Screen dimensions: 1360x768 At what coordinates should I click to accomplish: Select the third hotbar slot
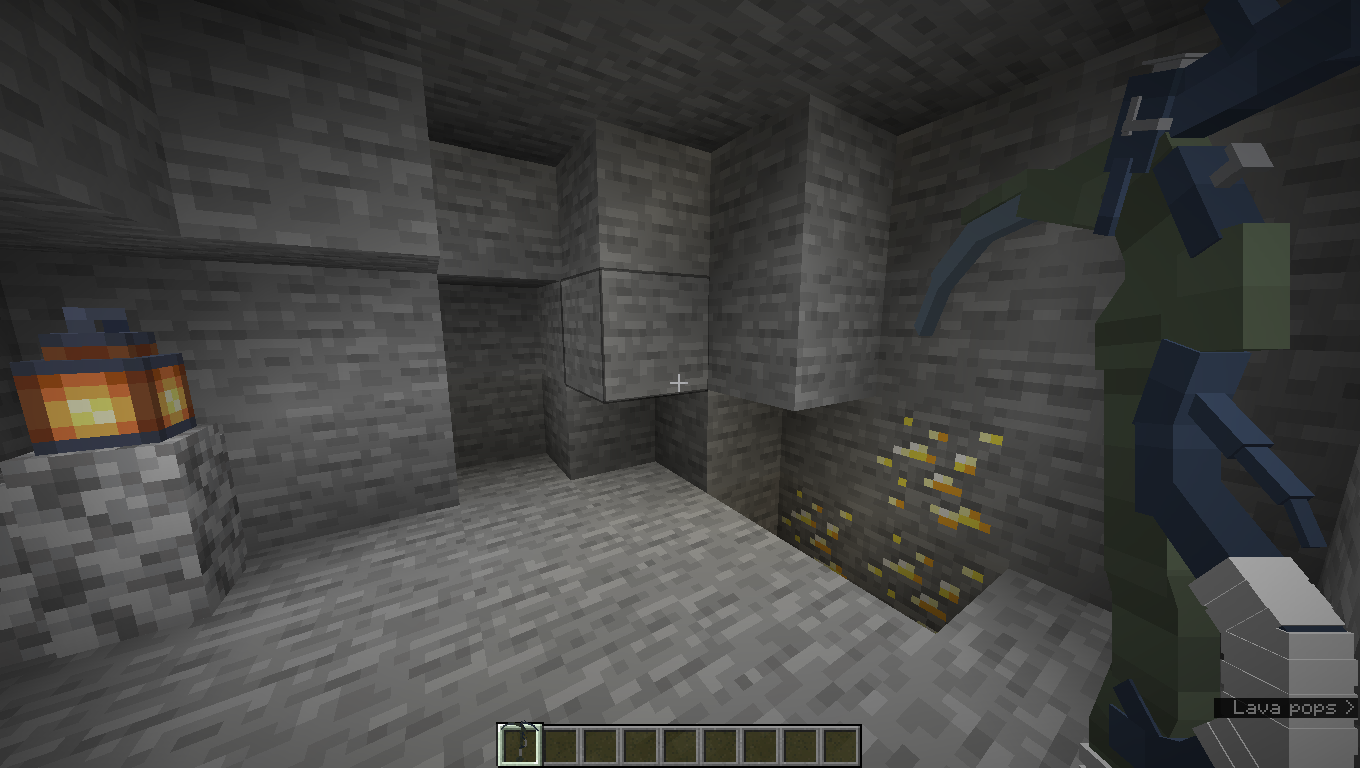(x=602, y=740)
